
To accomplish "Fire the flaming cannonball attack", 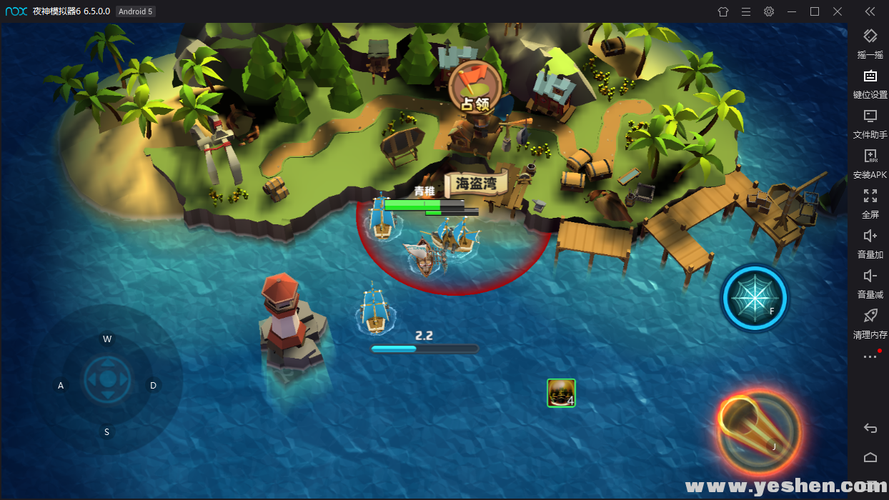I will [x=757, y=428].
